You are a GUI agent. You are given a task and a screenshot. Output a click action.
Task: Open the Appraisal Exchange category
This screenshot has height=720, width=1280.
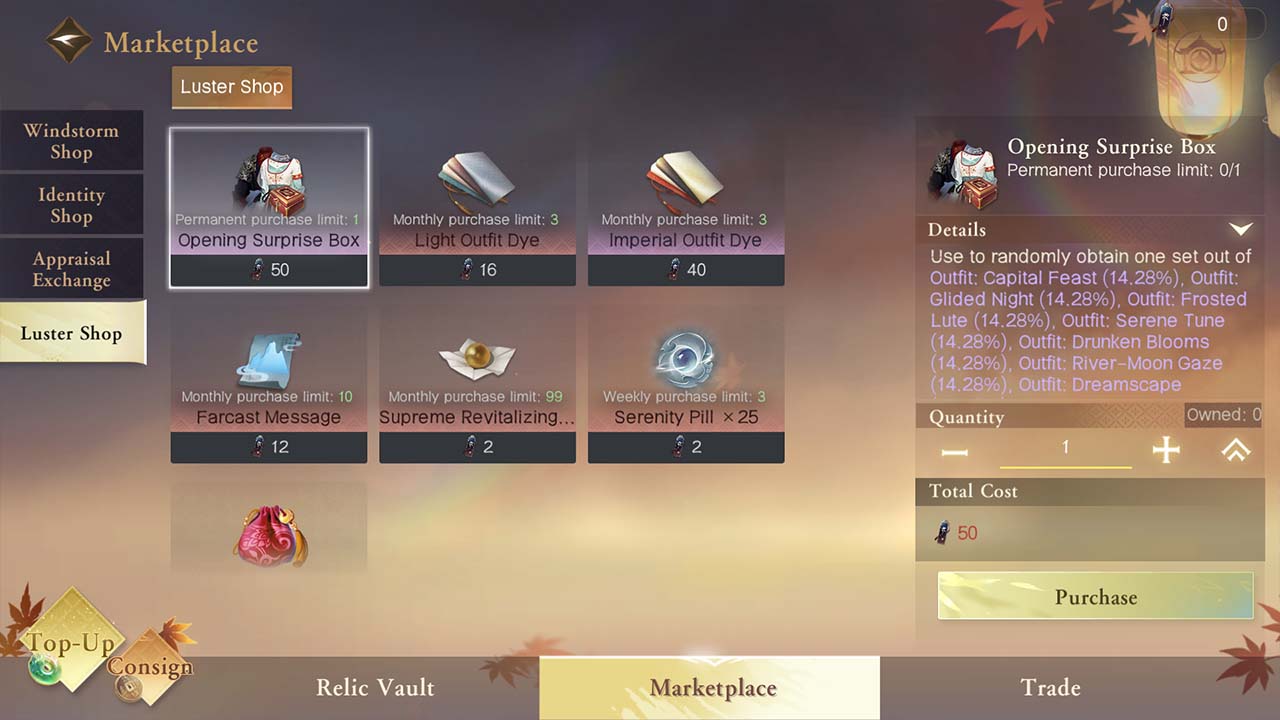coord(71,269)
